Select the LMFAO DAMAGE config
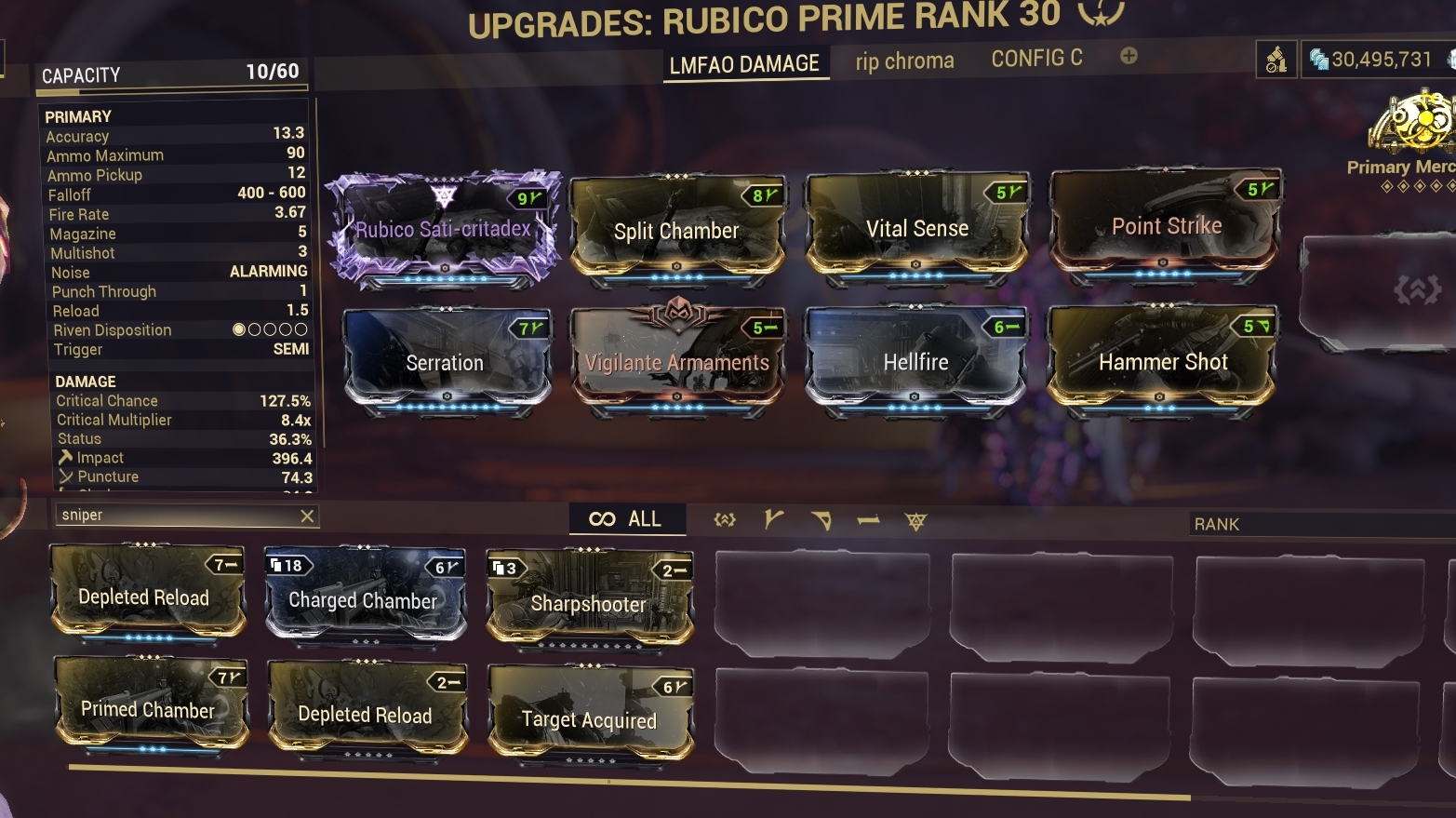 coord(745,63)
